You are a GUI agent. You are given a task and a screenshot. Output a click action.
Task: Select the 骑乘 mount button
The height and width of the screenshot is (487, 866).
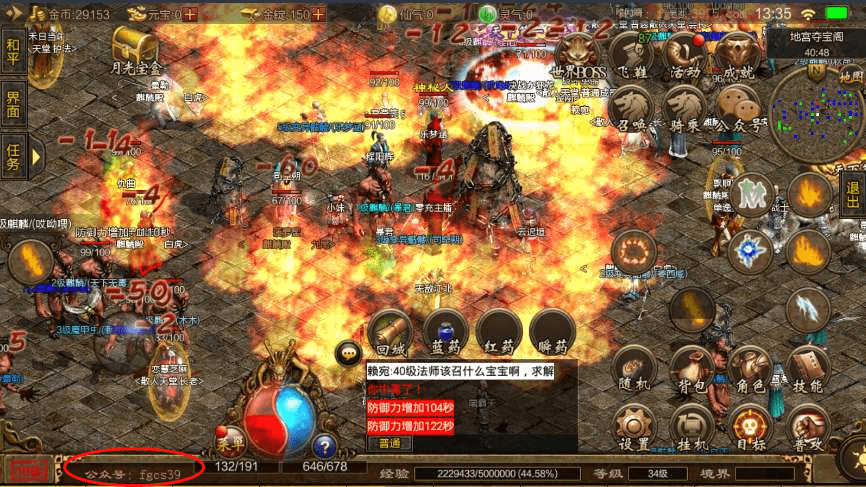684,107
